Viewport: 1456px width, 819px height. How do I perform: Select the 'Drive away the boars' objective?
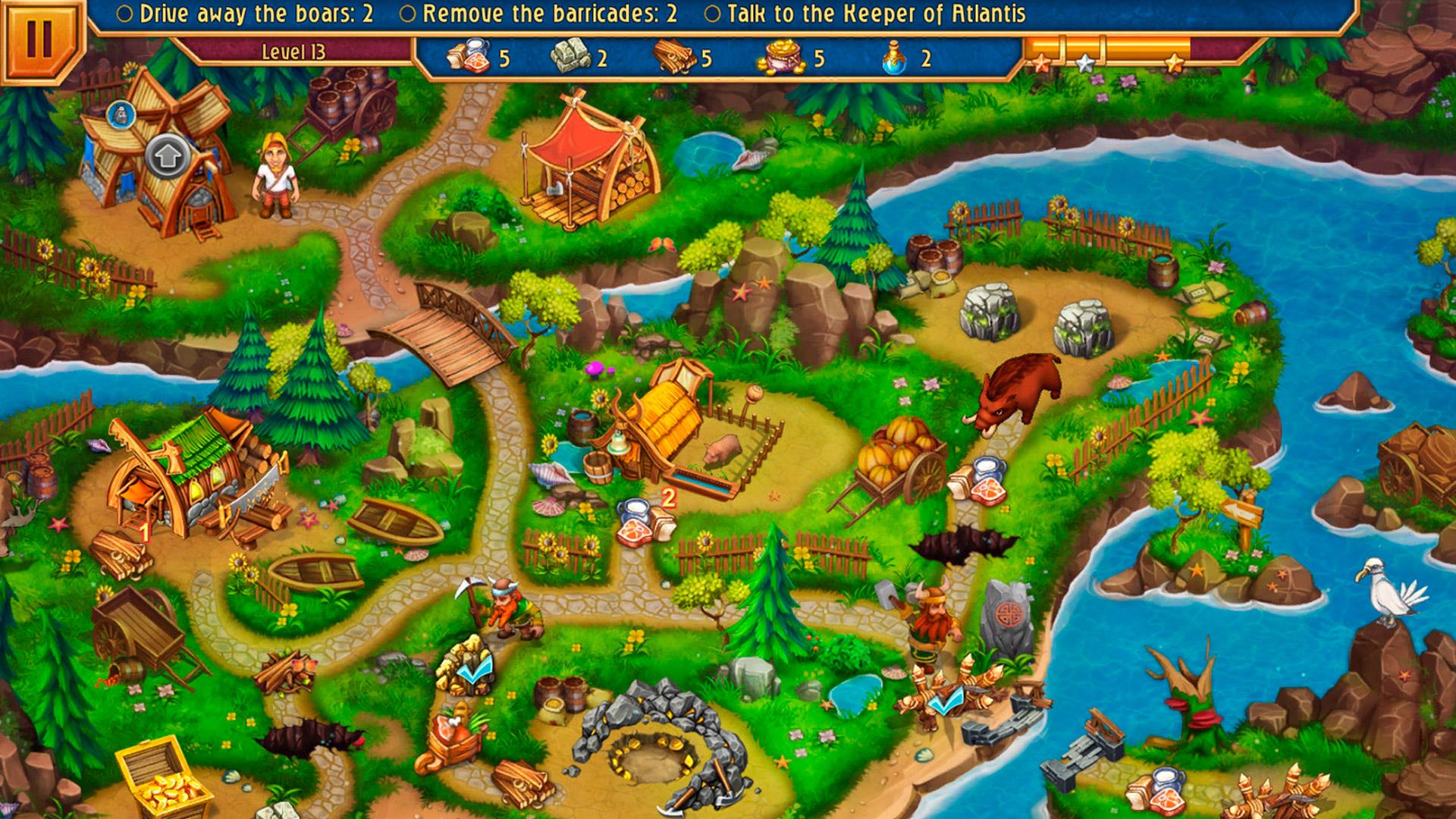point(246,14)
